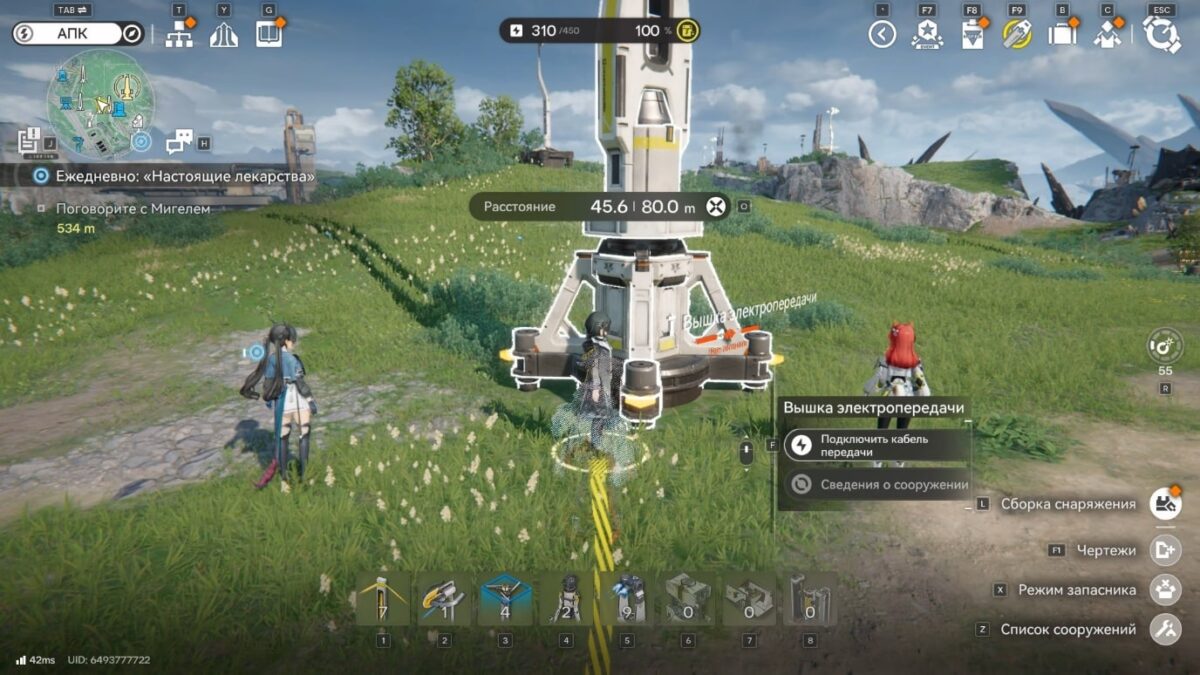Screen dimensions: 1200x675
Task: Open 'Список сооружений' building list
Action: 1163,630
